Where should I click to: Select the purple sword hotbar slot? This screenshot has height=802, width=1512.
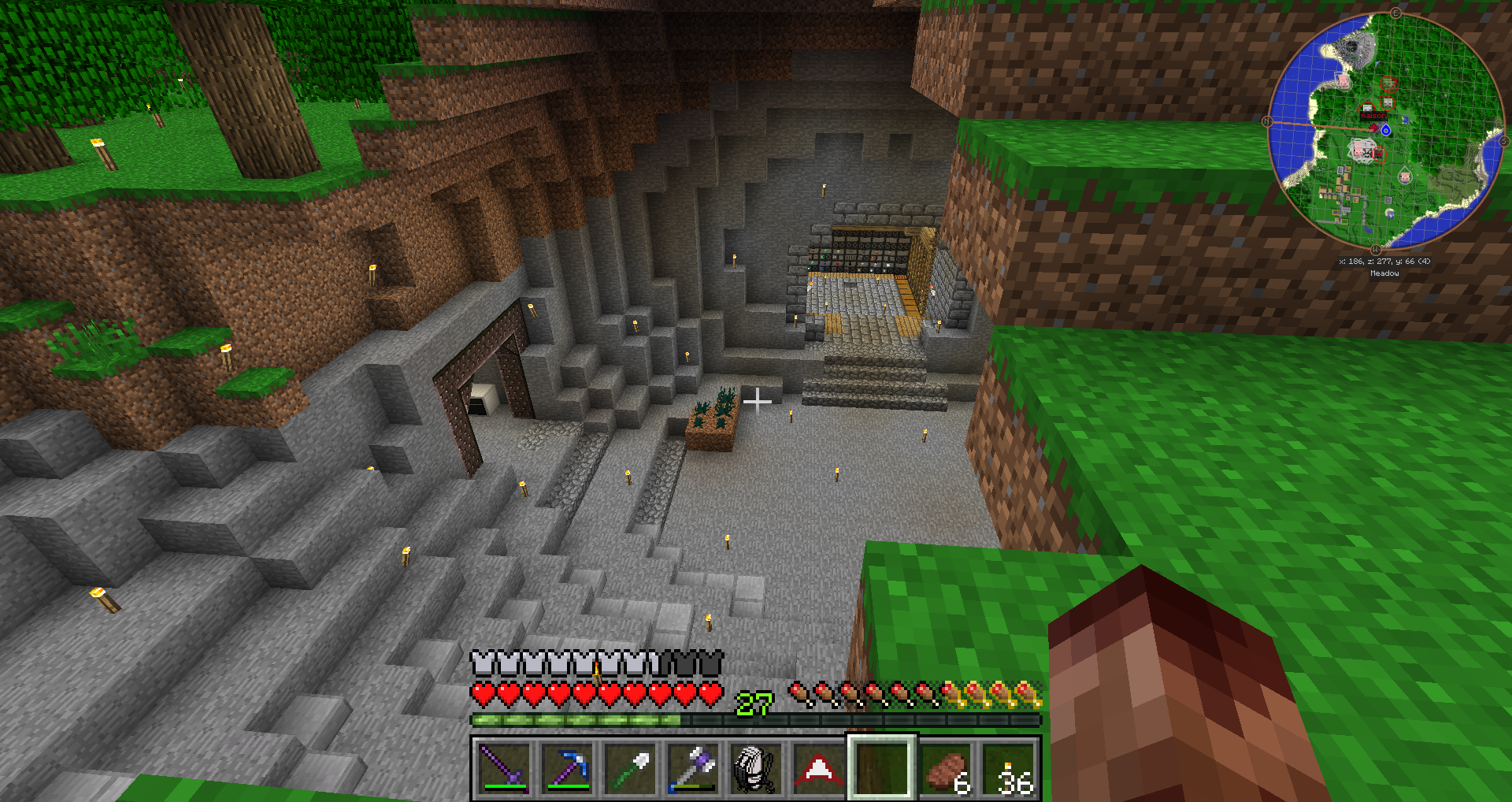coord(504,767)
